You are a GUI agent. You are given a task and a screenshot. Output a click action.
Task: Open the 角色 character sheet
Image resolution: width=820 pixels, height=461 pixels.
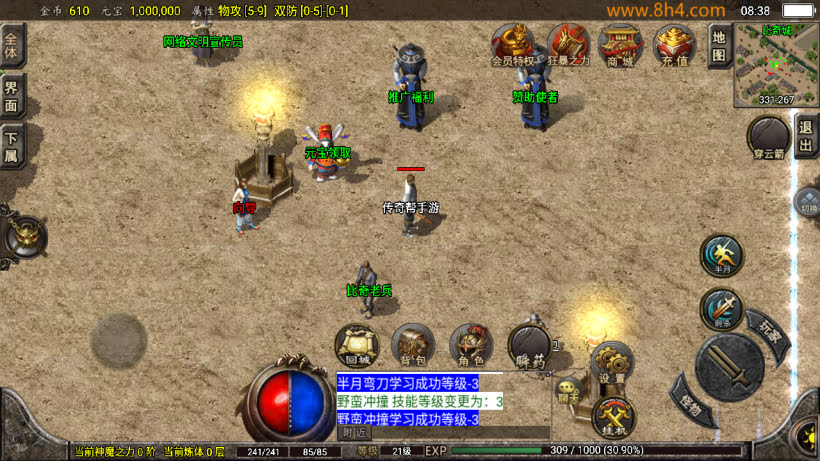[x=470, y=345]
